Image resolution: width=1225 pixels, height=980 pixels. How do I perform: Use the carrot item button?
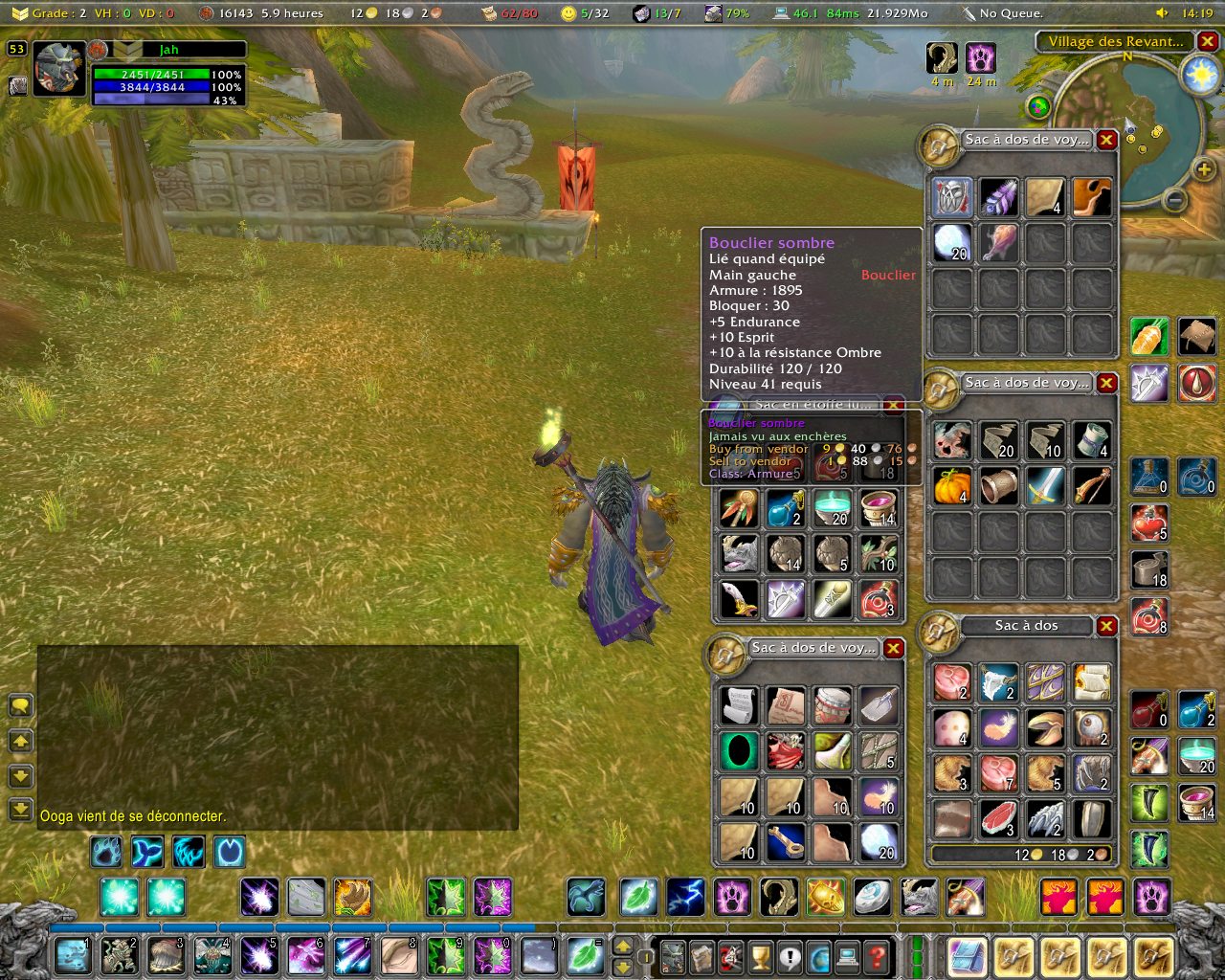point(1148,337)
